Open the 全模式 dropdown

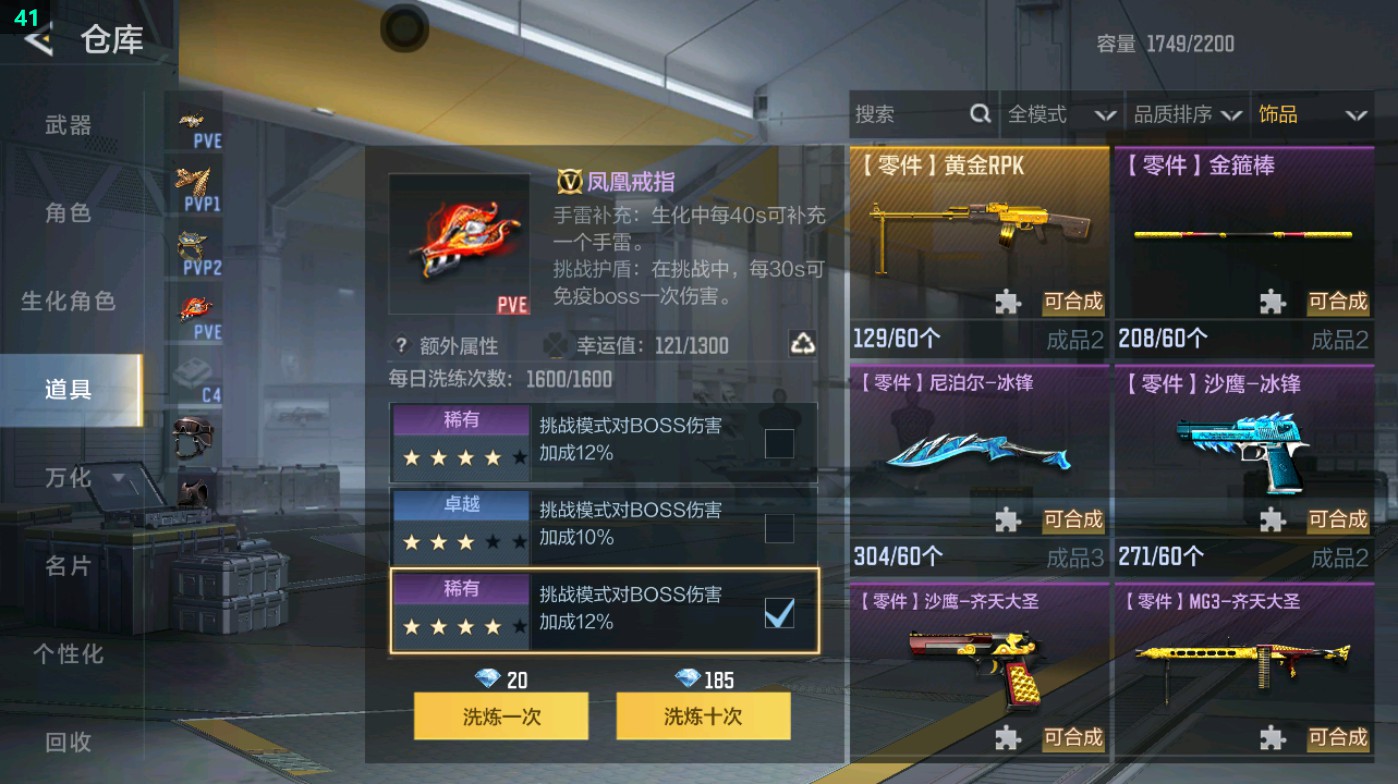click(1062, 114)
